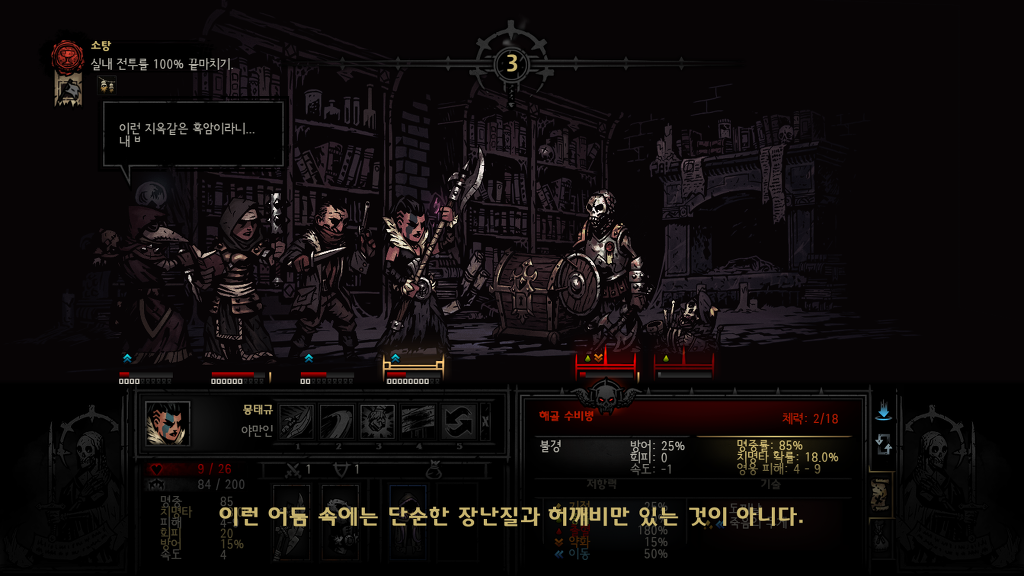Click the round counter showing 3
This screenshot has height=576, width=1024.
click(512, 65)
